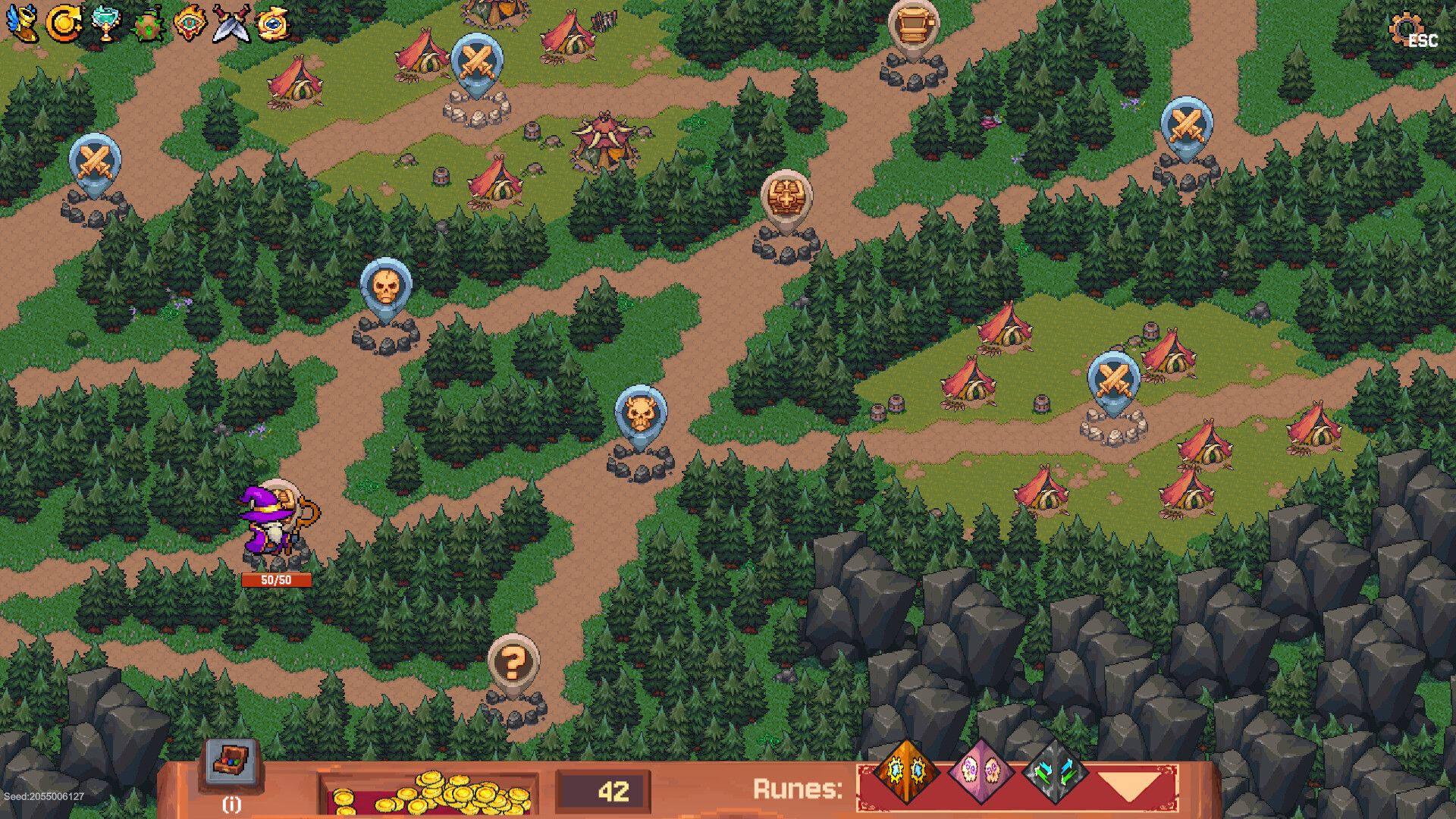Click the trophy cup icon
Screen dimensions: 1456x819
(x=107, y=23)
